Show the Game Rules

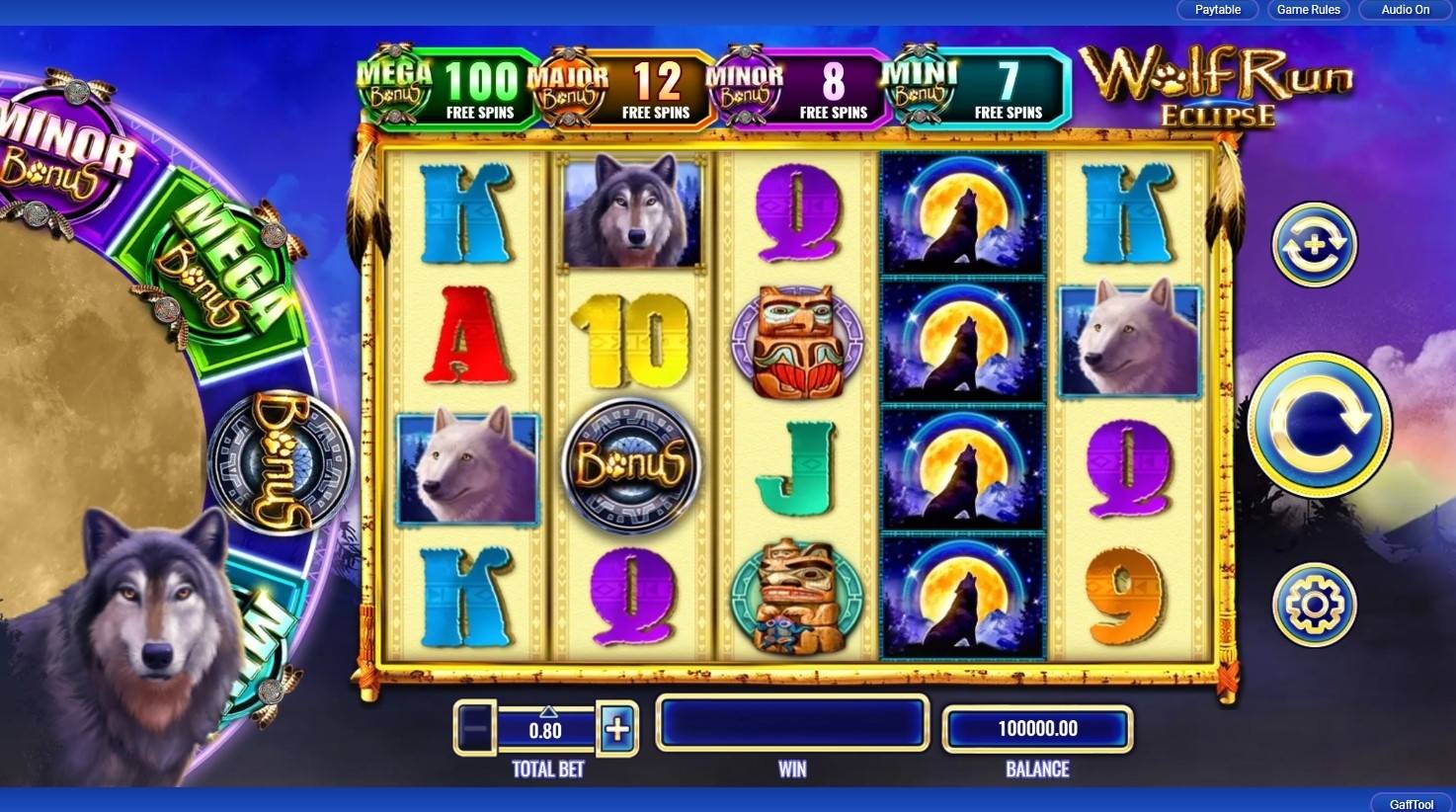(1308, 10)
